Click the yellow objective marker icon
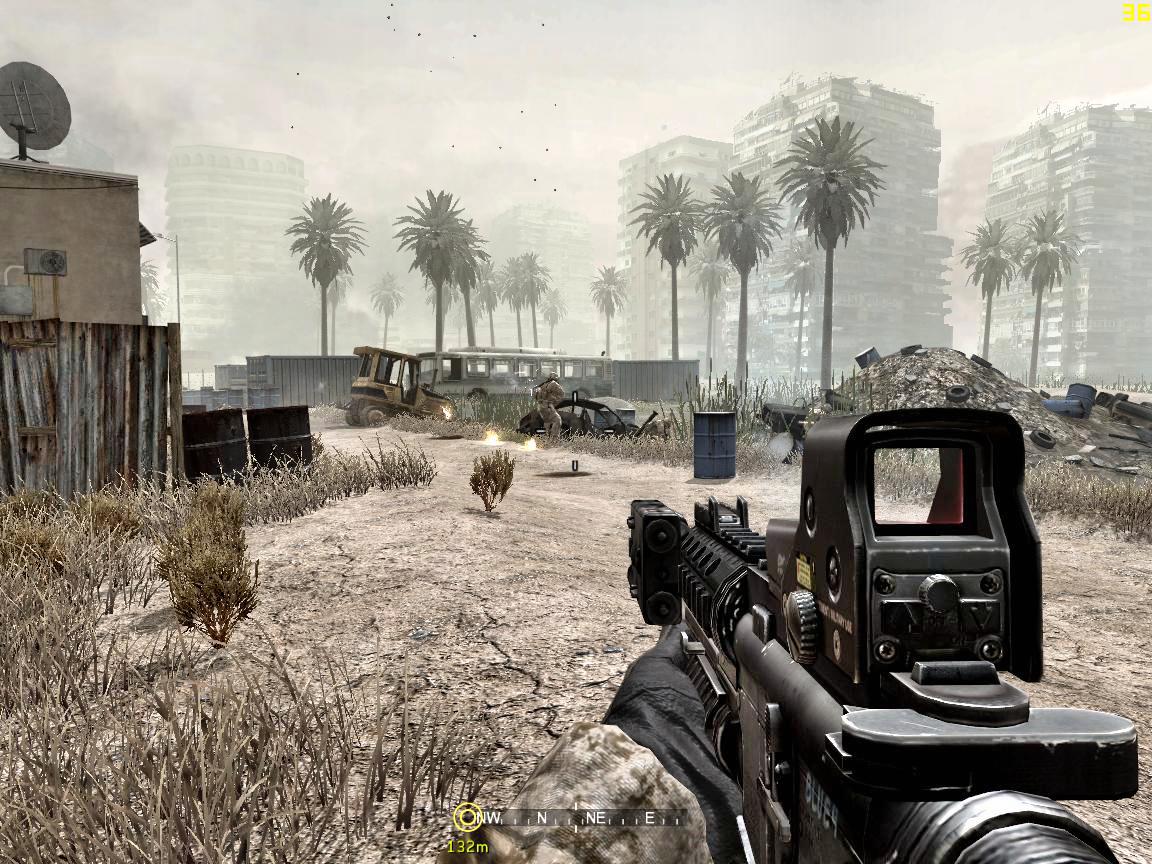 [467, 817]
